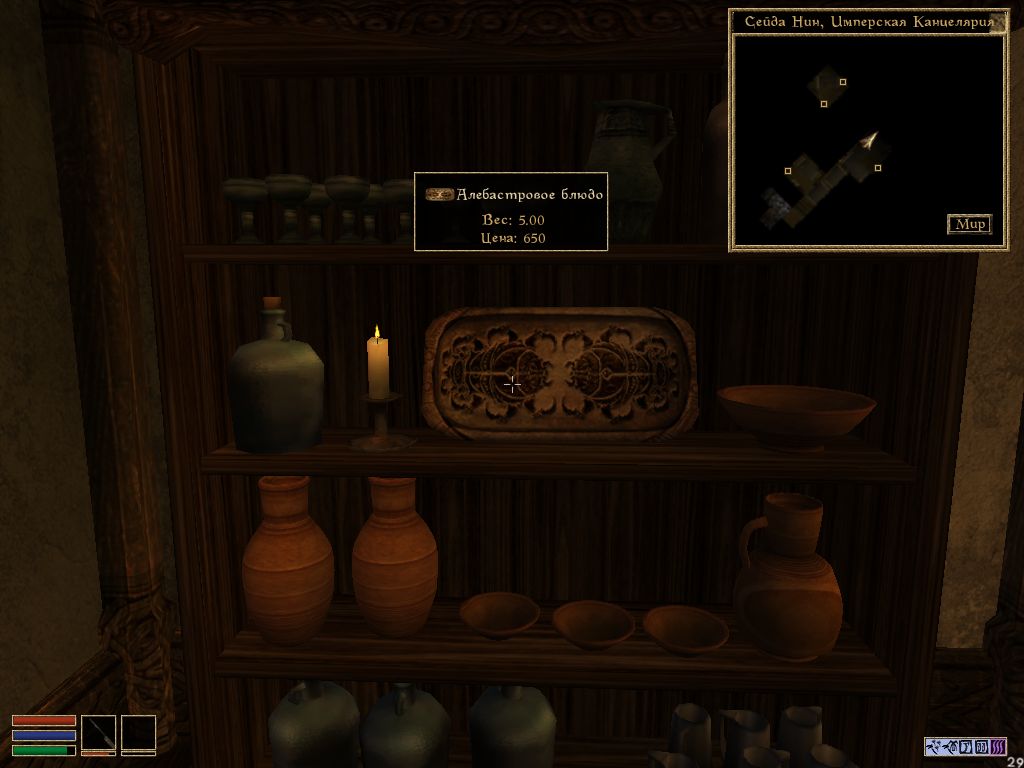
Task: Select the equipped weapon slot
Action: coord(99,733)
